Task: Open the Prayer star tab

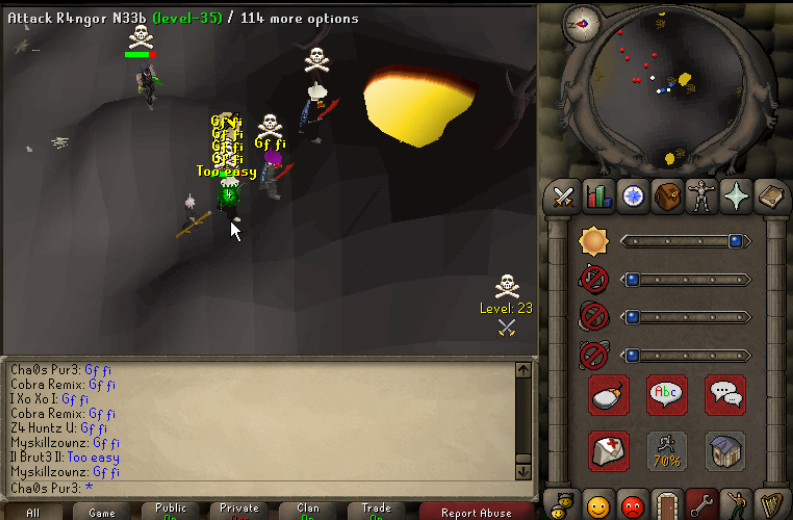Action: tap(736, 196)
